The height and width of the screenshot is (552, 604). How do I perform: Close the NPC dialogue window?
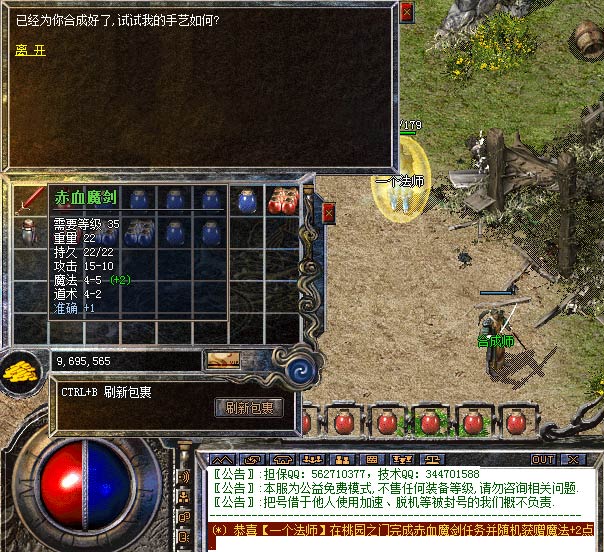point(406,13)
